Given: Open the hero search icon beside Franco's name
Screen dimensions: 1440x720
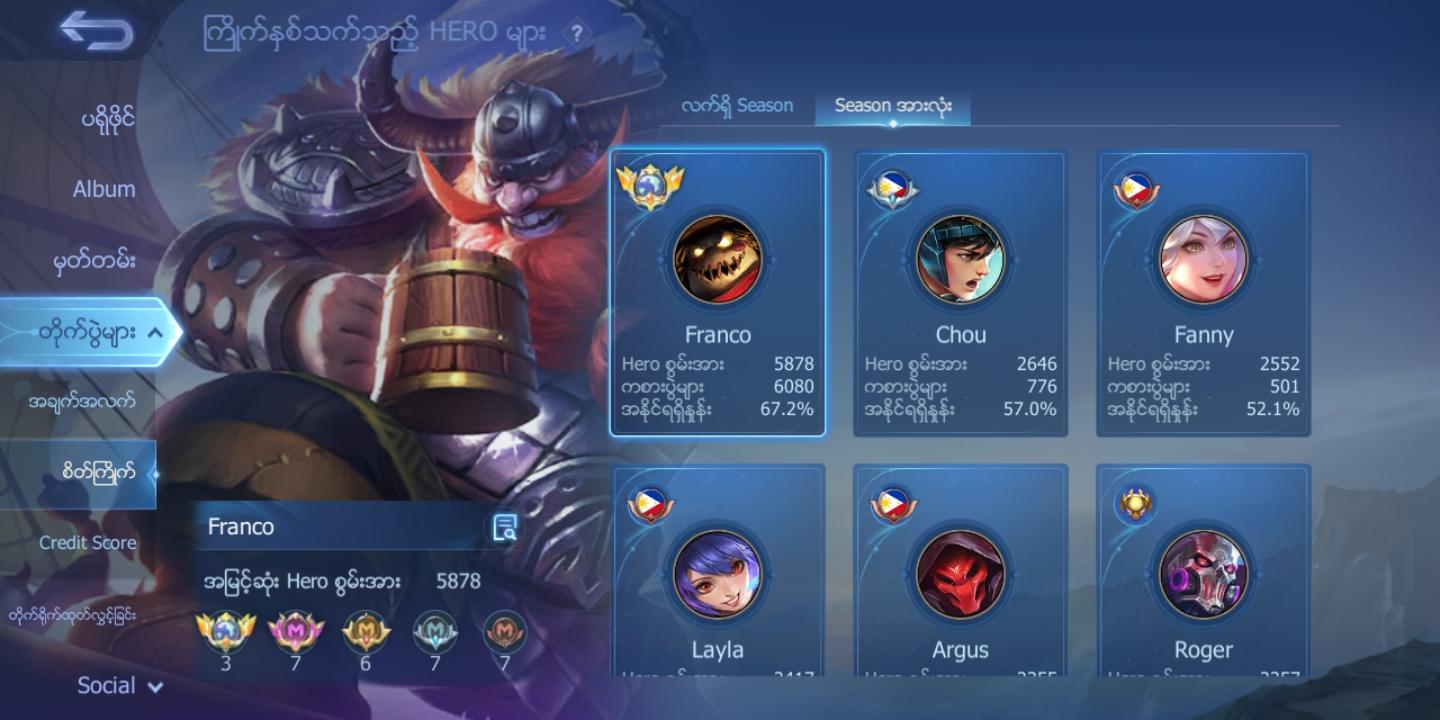Looking at the screenshot, I should coord(505,526).
